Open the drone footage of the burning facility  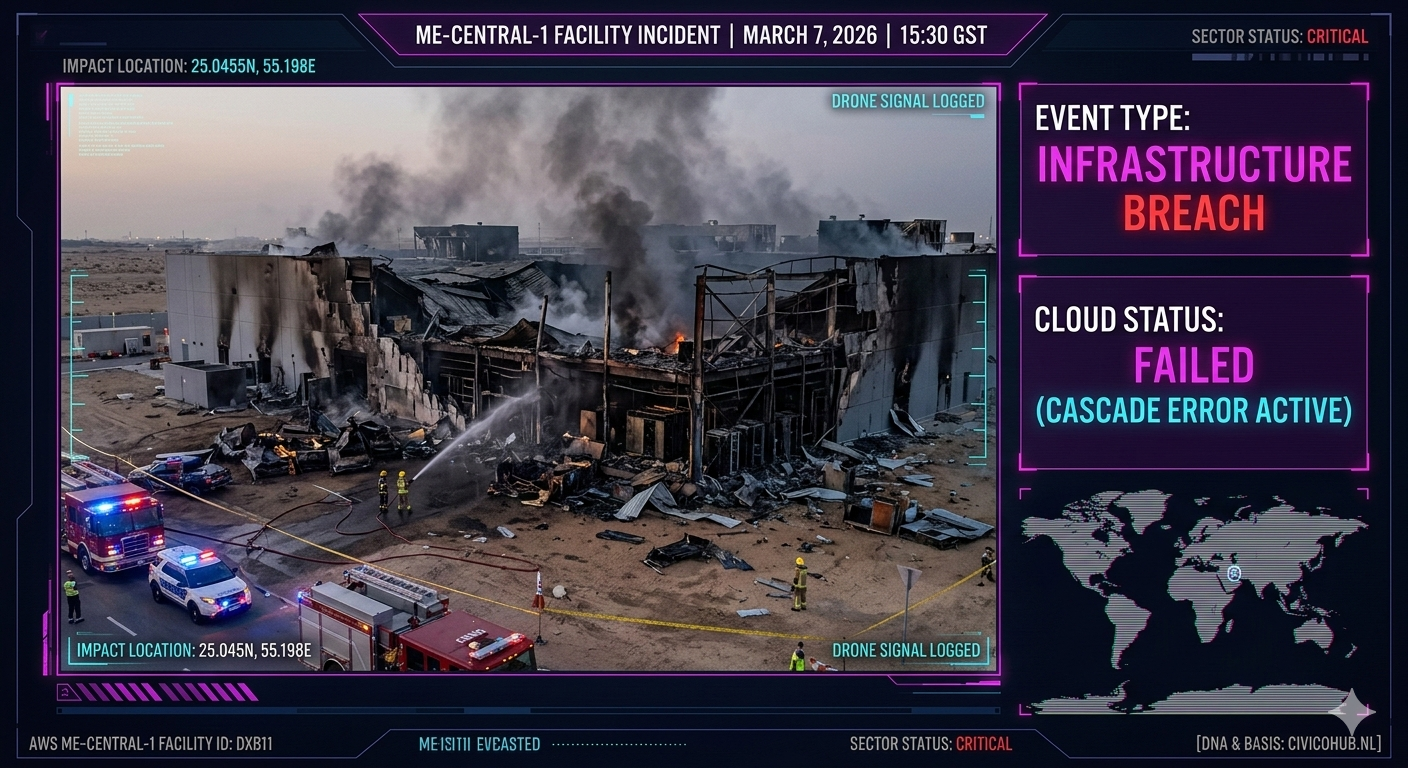pos(528,378)
